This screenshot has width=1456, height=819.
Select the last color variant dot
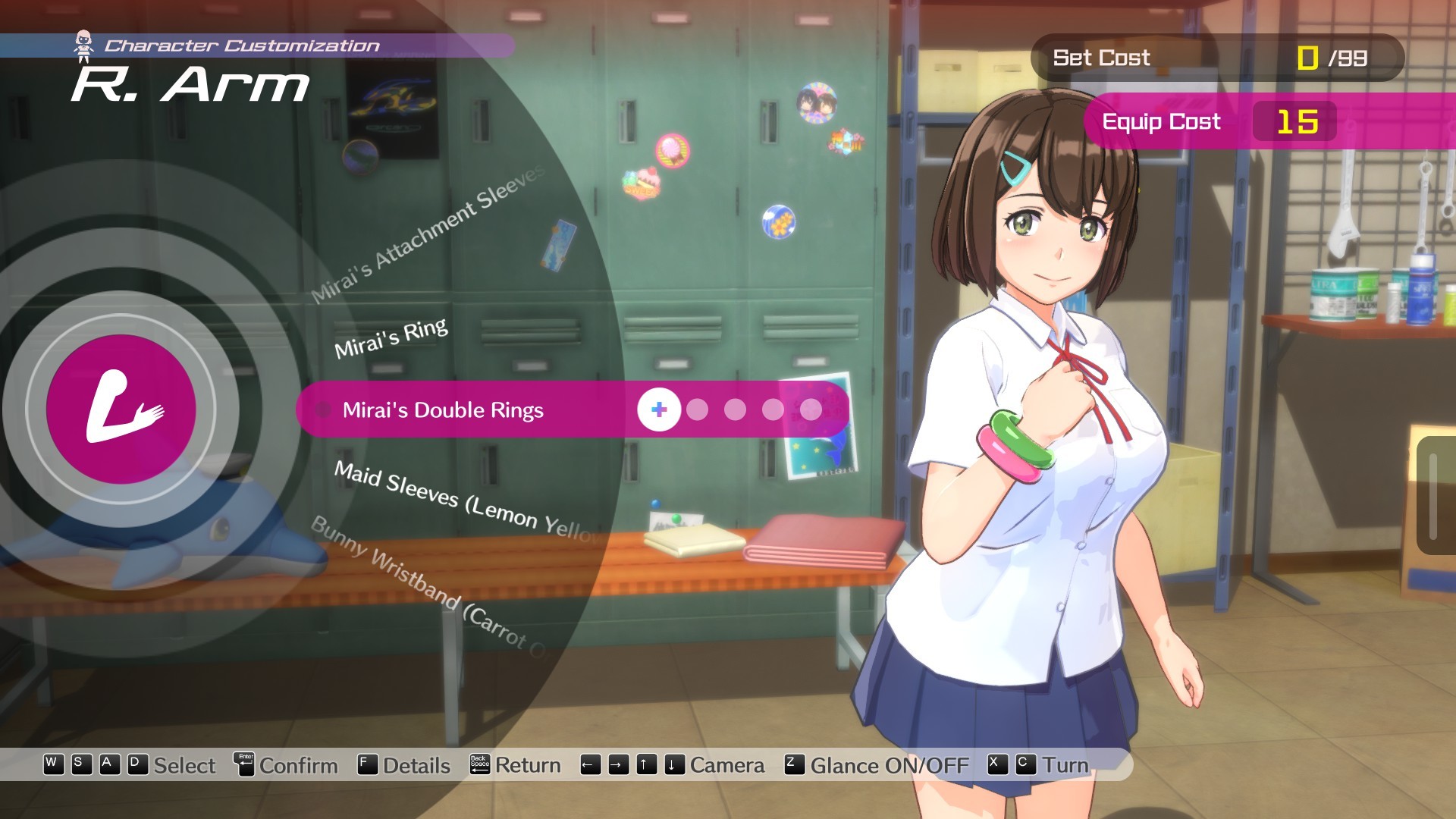click(x=810, y=410)
